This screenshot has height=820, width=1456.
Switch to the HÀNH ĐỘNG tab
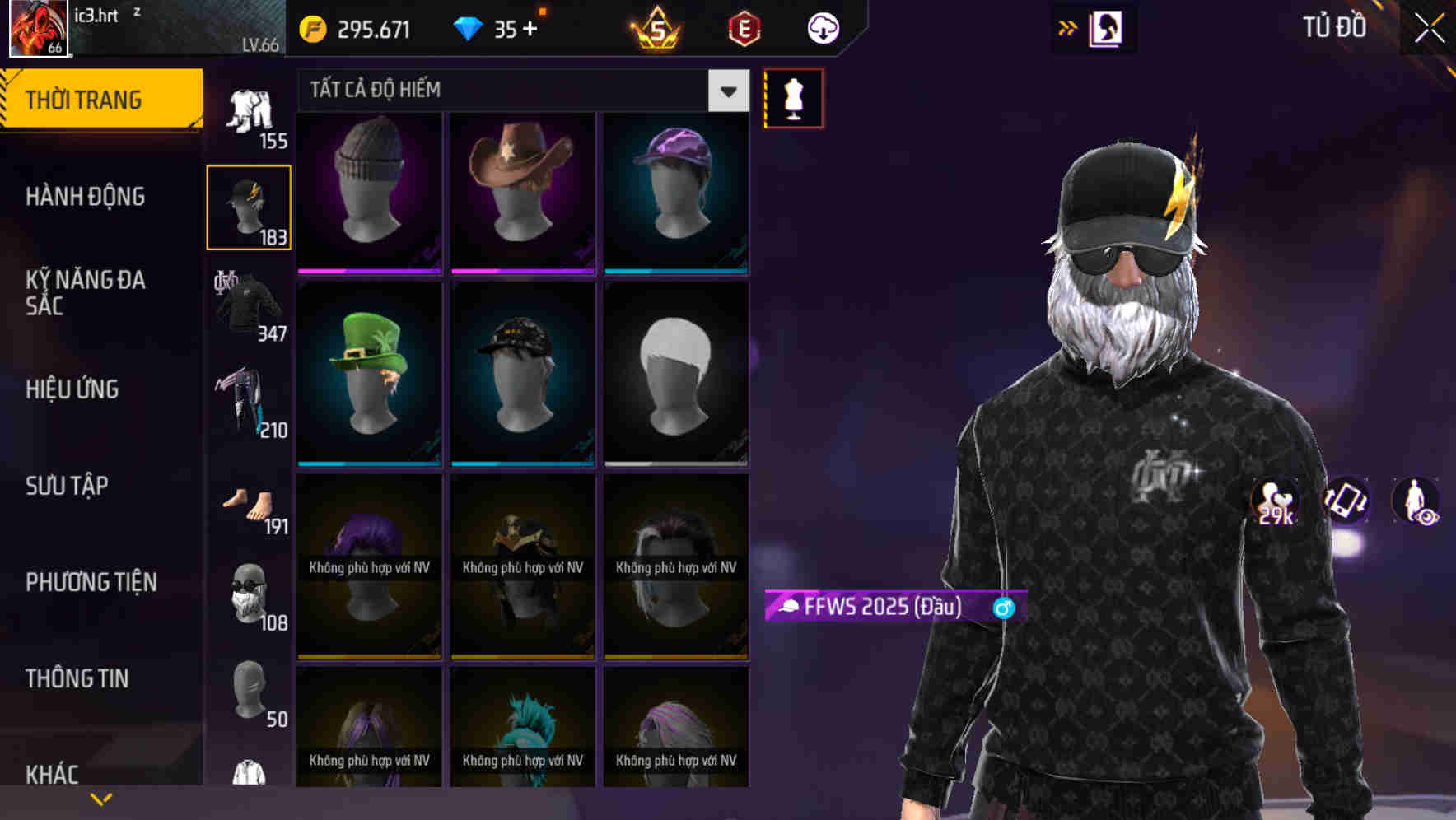83,197
